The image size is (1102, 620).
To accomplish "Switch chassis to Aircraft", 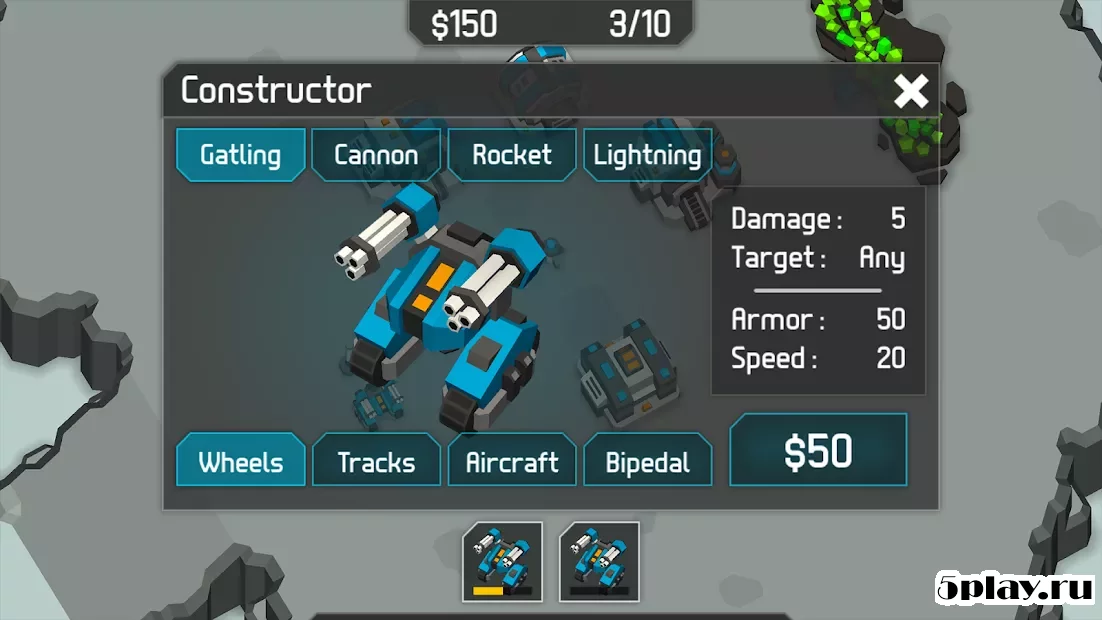I will (x=512, y=462).
